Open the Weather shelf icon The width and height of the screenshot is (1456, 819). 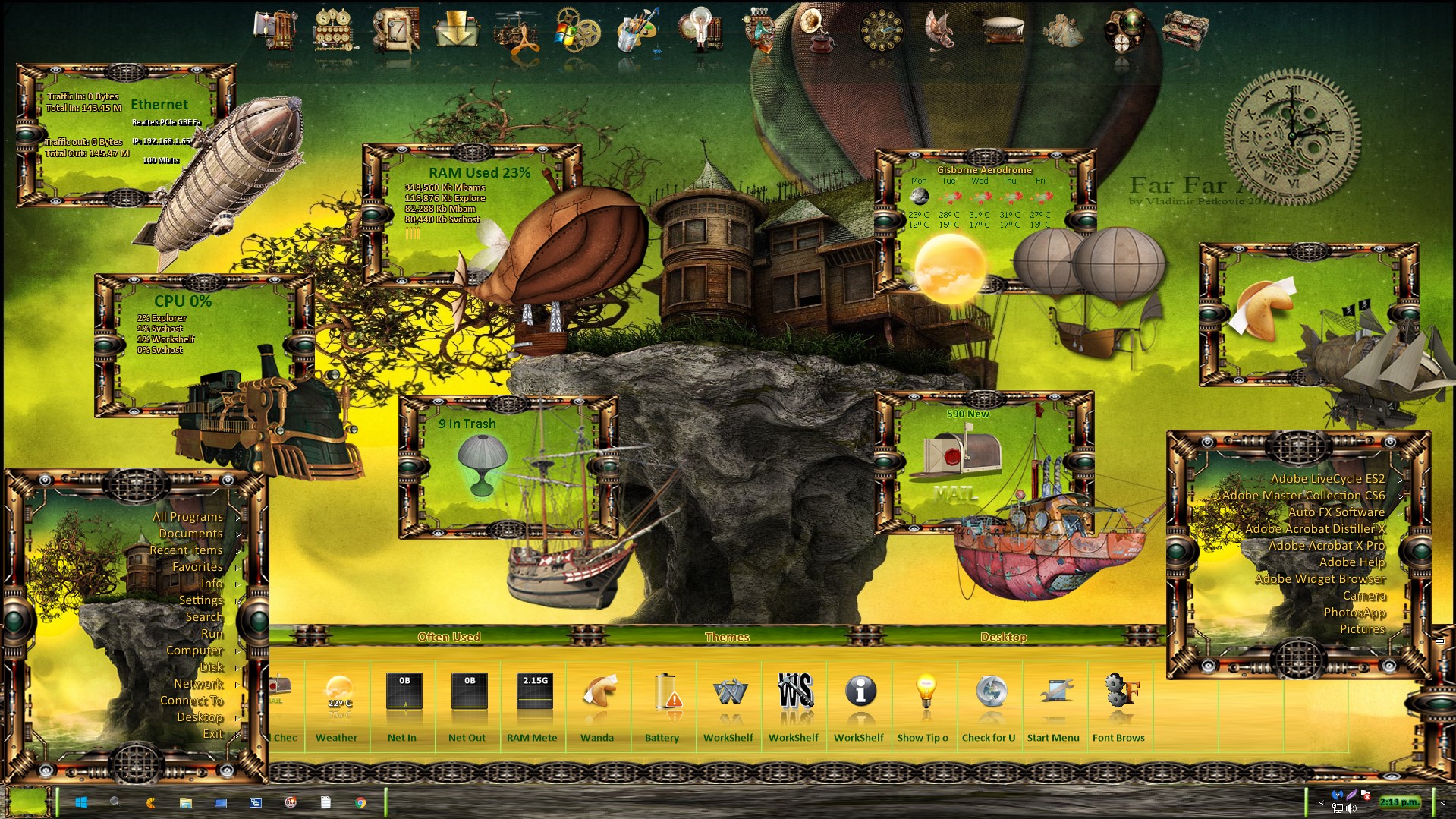(x=338, y=695)
